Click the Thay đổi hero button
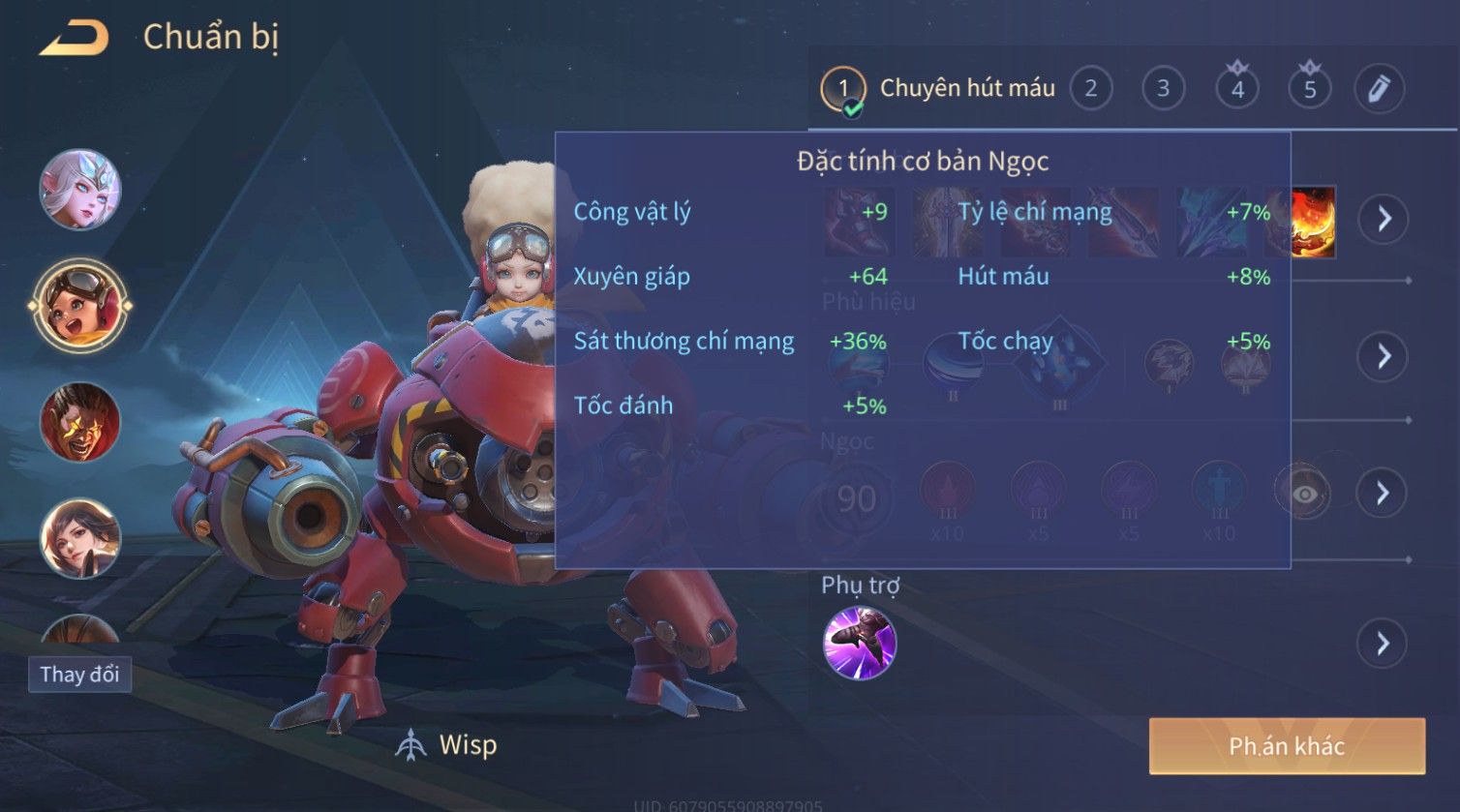 (79, 675)
